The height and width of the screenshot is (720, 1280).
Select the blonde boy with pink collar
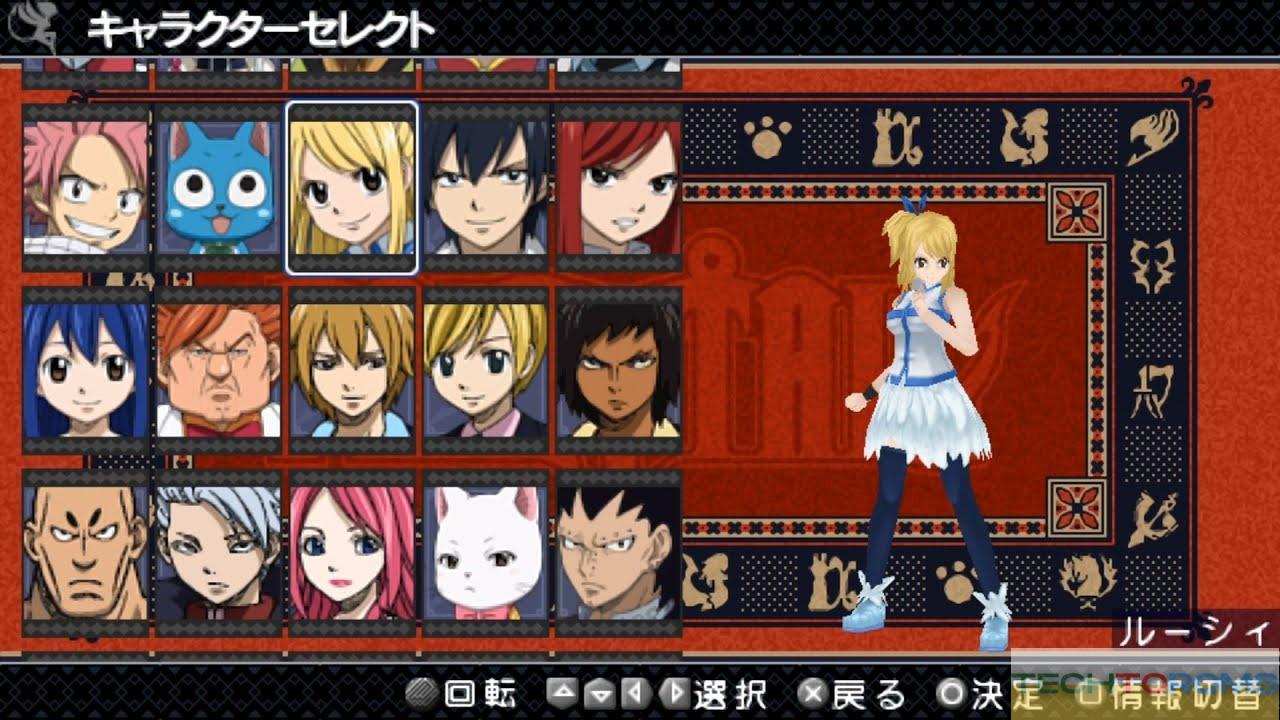[485, 371]
